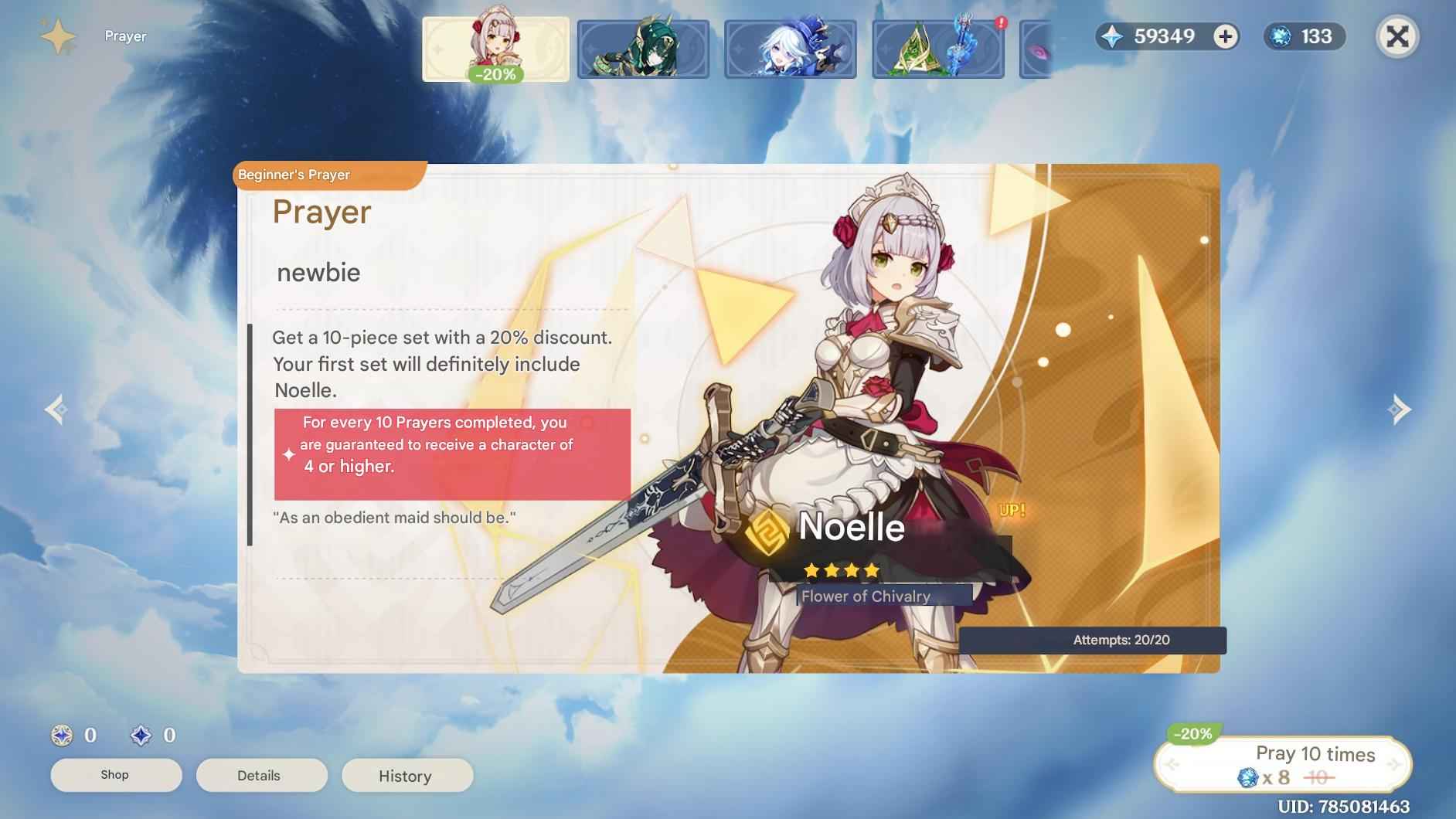Click the plus button to buy Primogems

[x=1223, y=36]
